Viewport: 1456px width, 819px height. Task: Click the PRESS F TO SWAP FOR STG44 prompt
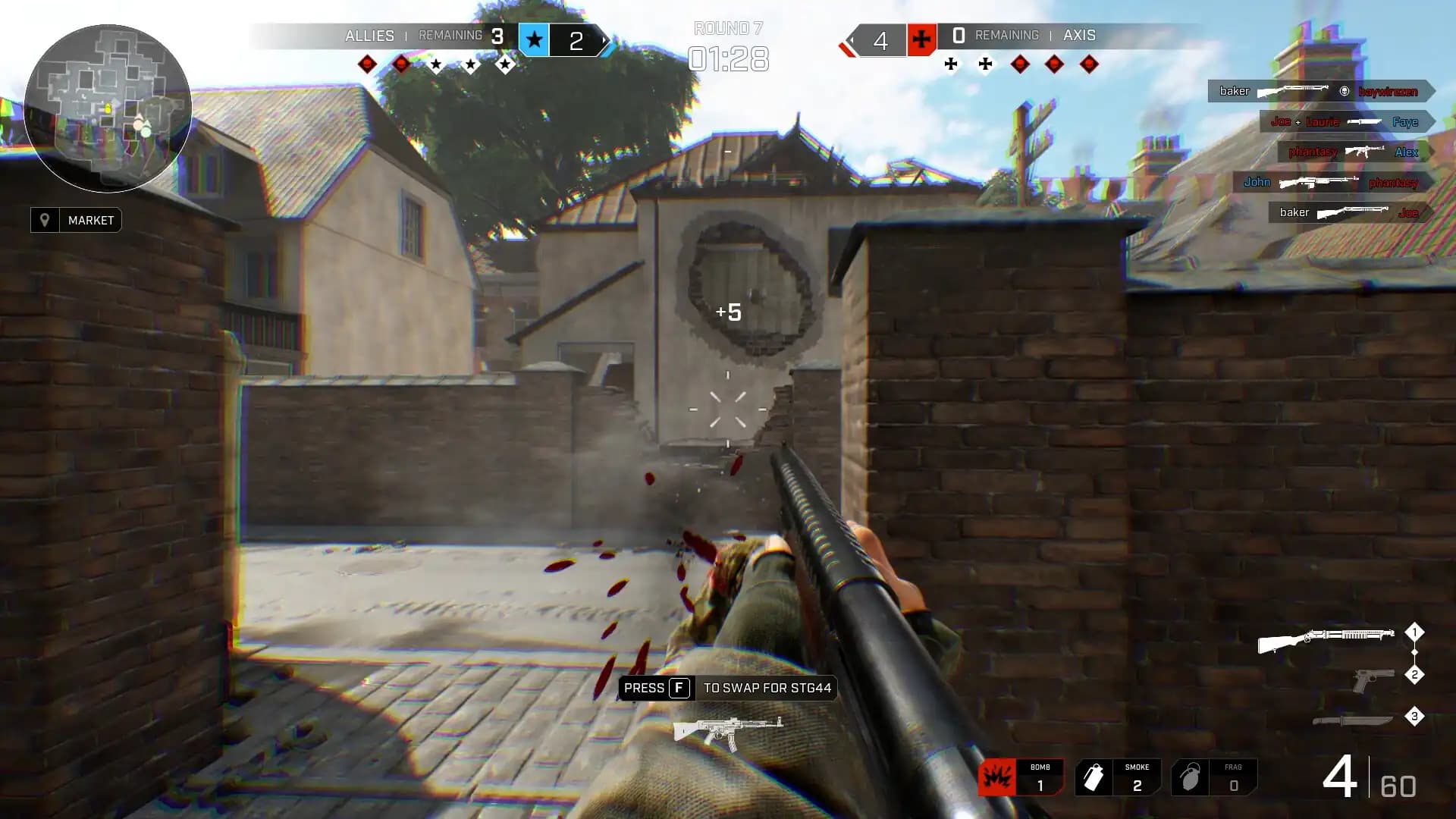725,689
